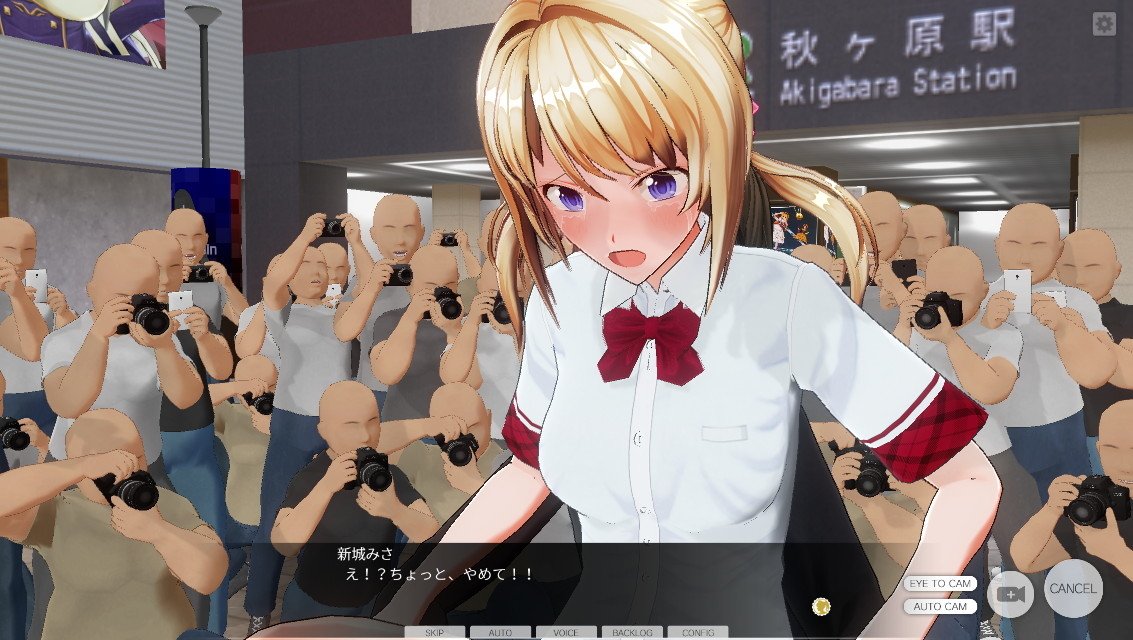
Task: Toggle EYE TO CAM
Action: coord(940,583)
